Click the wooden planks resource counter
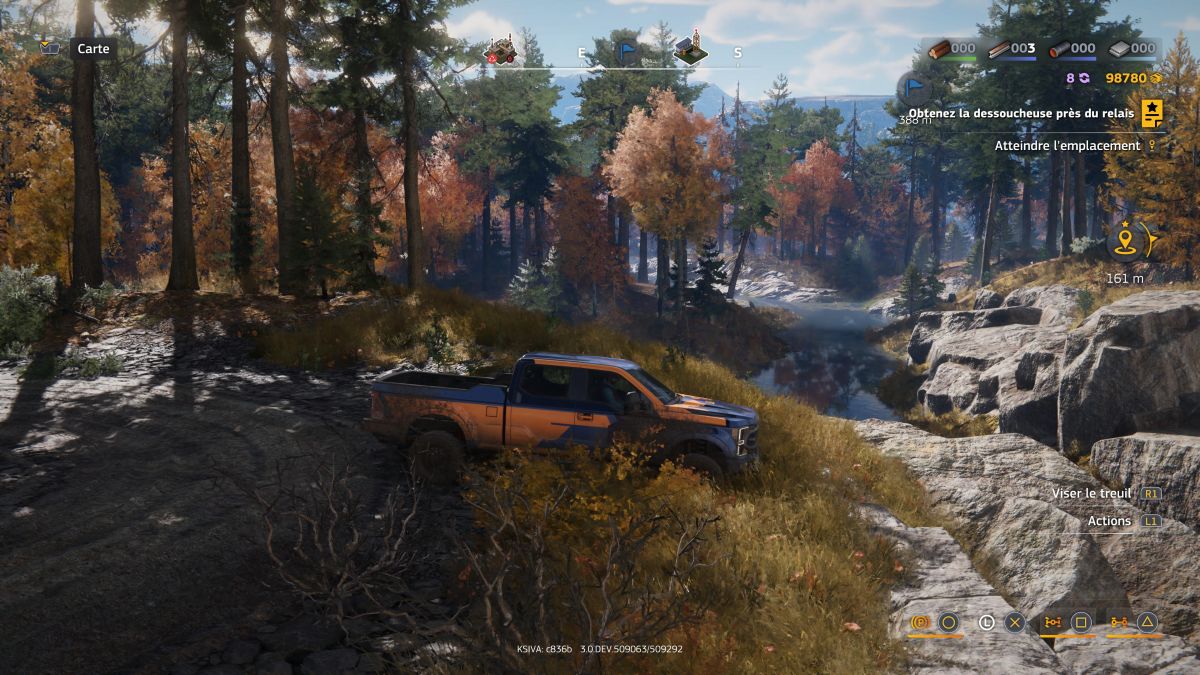 click(x=1011, y=48)
